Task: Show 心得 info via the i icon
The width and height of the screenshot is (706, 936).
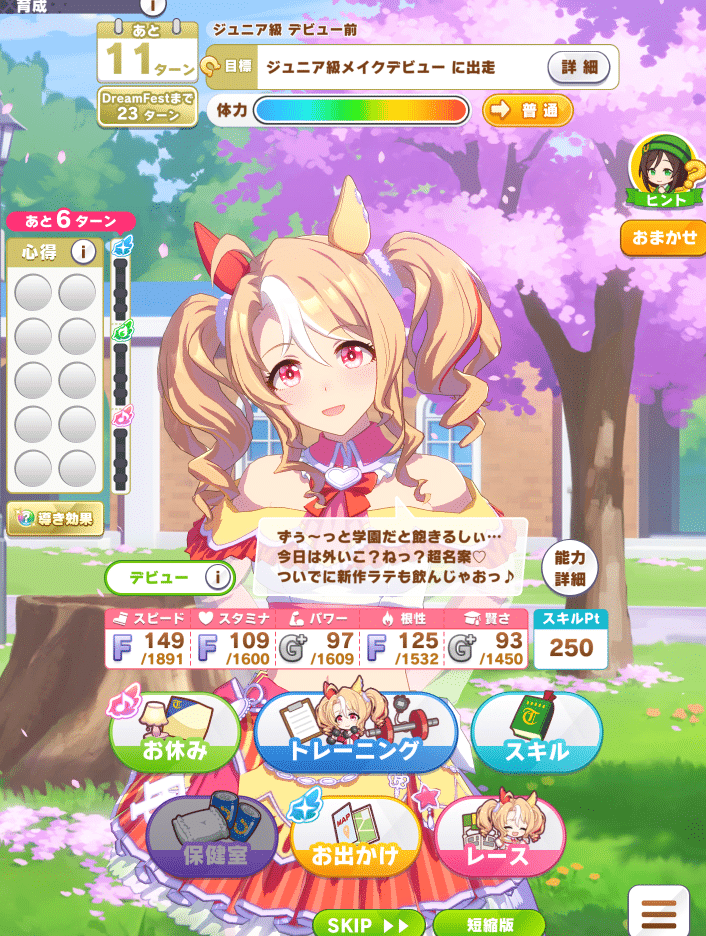Action: pyautogui.click(x=83, y=254)
